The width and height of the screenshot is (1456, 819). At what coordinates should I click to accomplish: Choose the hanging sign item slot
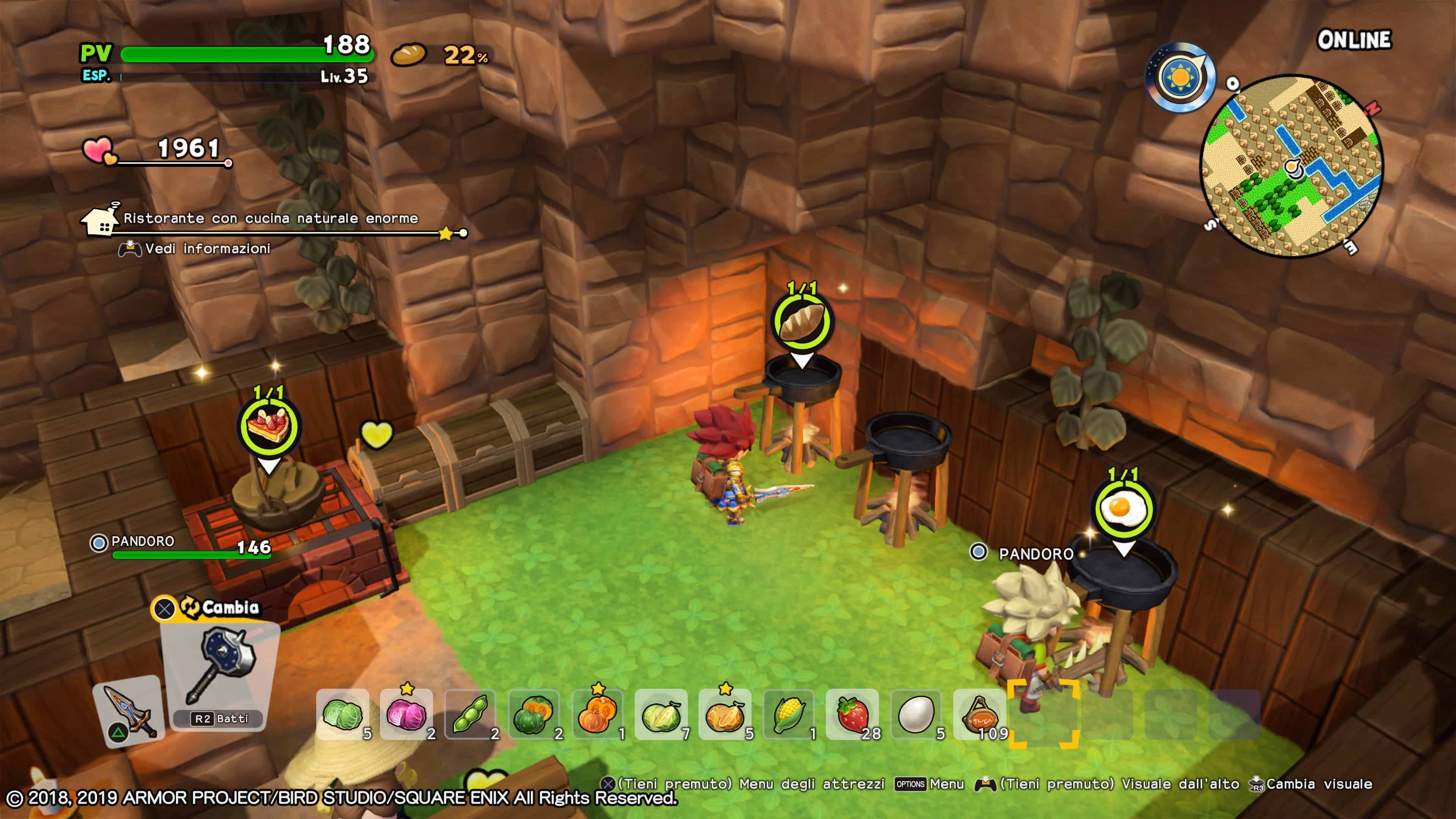pyautogui.click(x=979, y=714)
